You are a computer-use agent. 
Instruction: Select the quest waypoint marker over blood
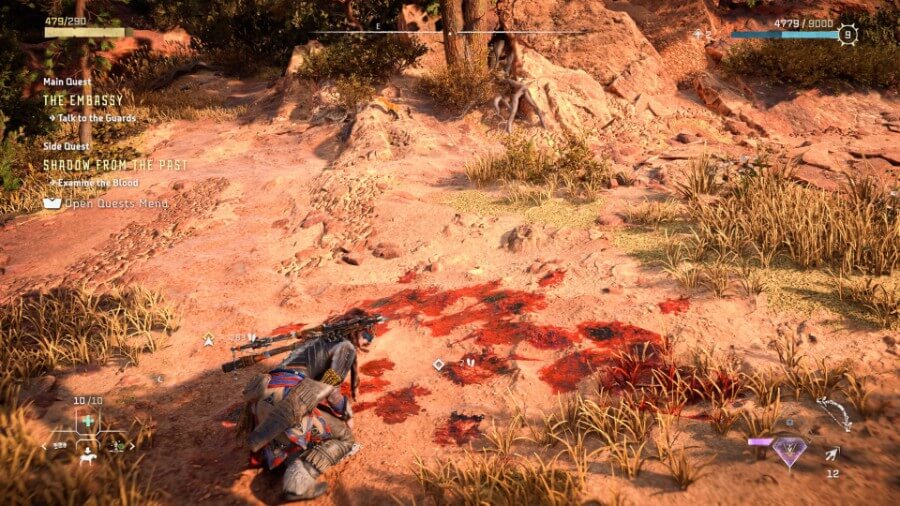(438, 365)
